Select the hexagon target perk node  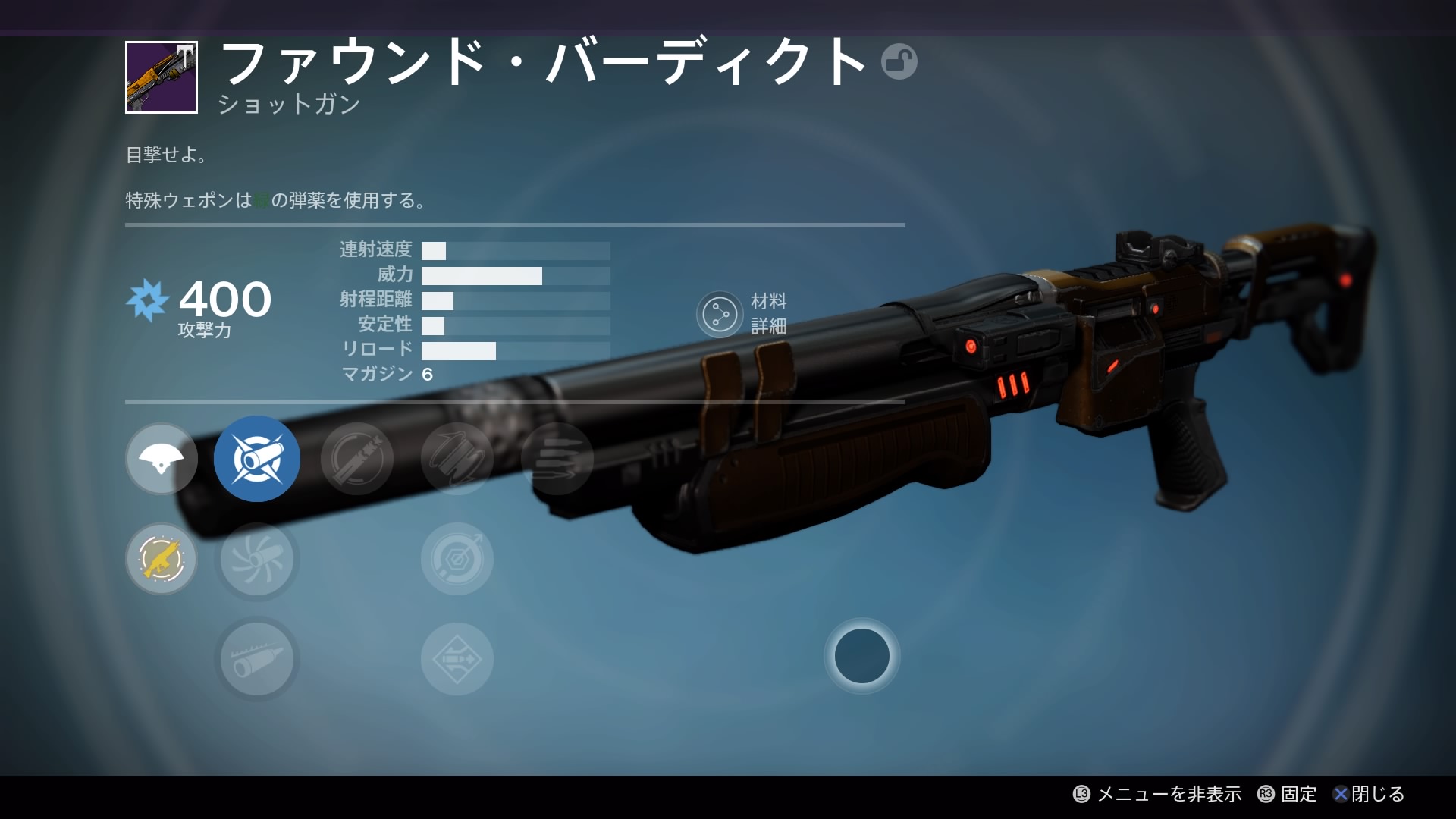pos(457,559)
